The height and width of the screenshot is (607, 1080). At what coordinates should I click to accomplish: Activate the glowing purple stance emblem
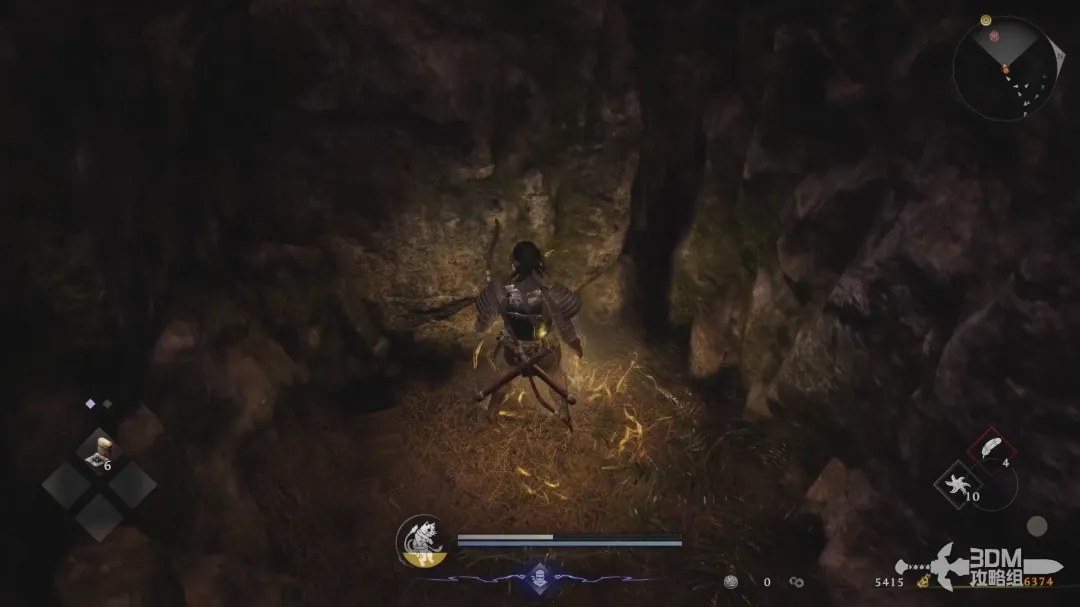(538, 577)
